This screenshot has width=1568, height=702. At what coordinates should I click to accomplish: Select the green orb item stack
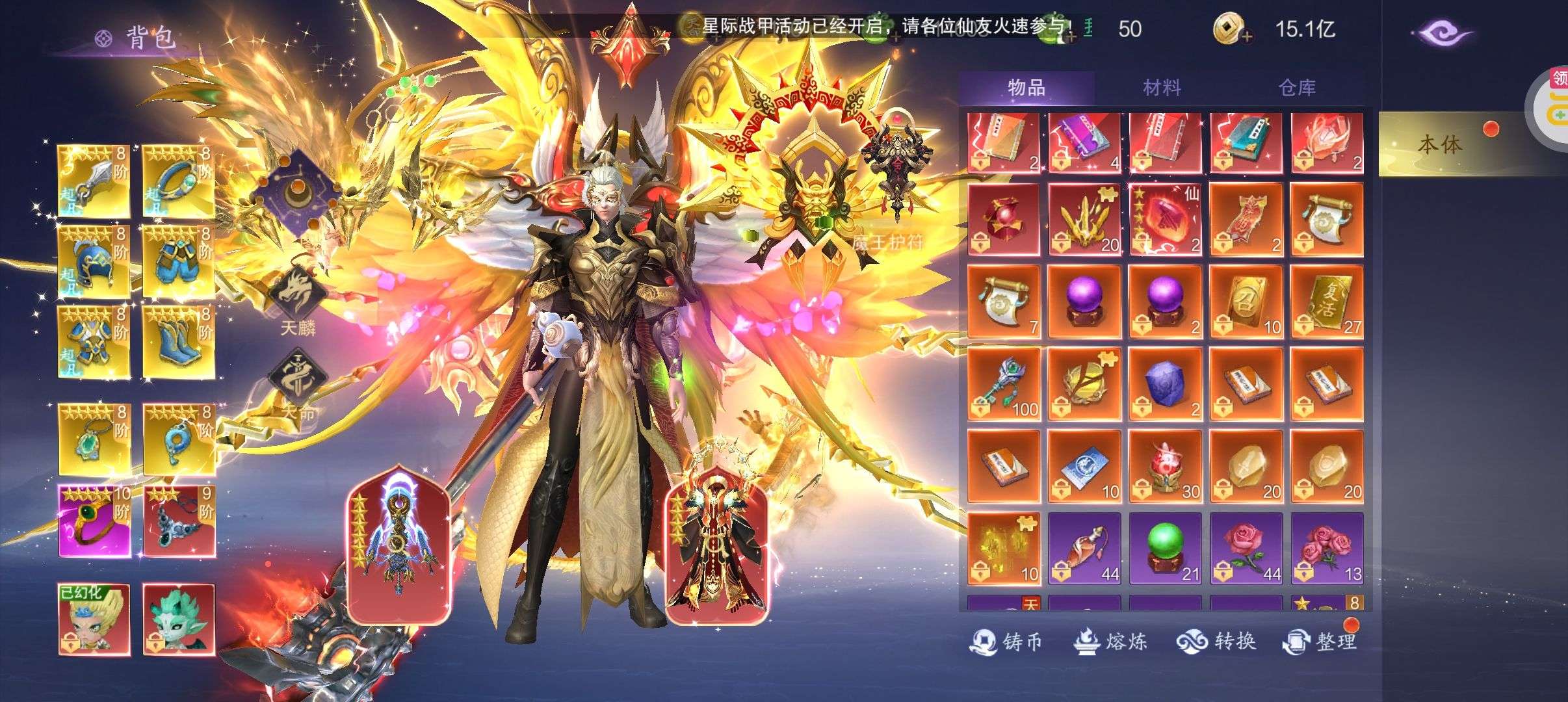coord(1165,549)
